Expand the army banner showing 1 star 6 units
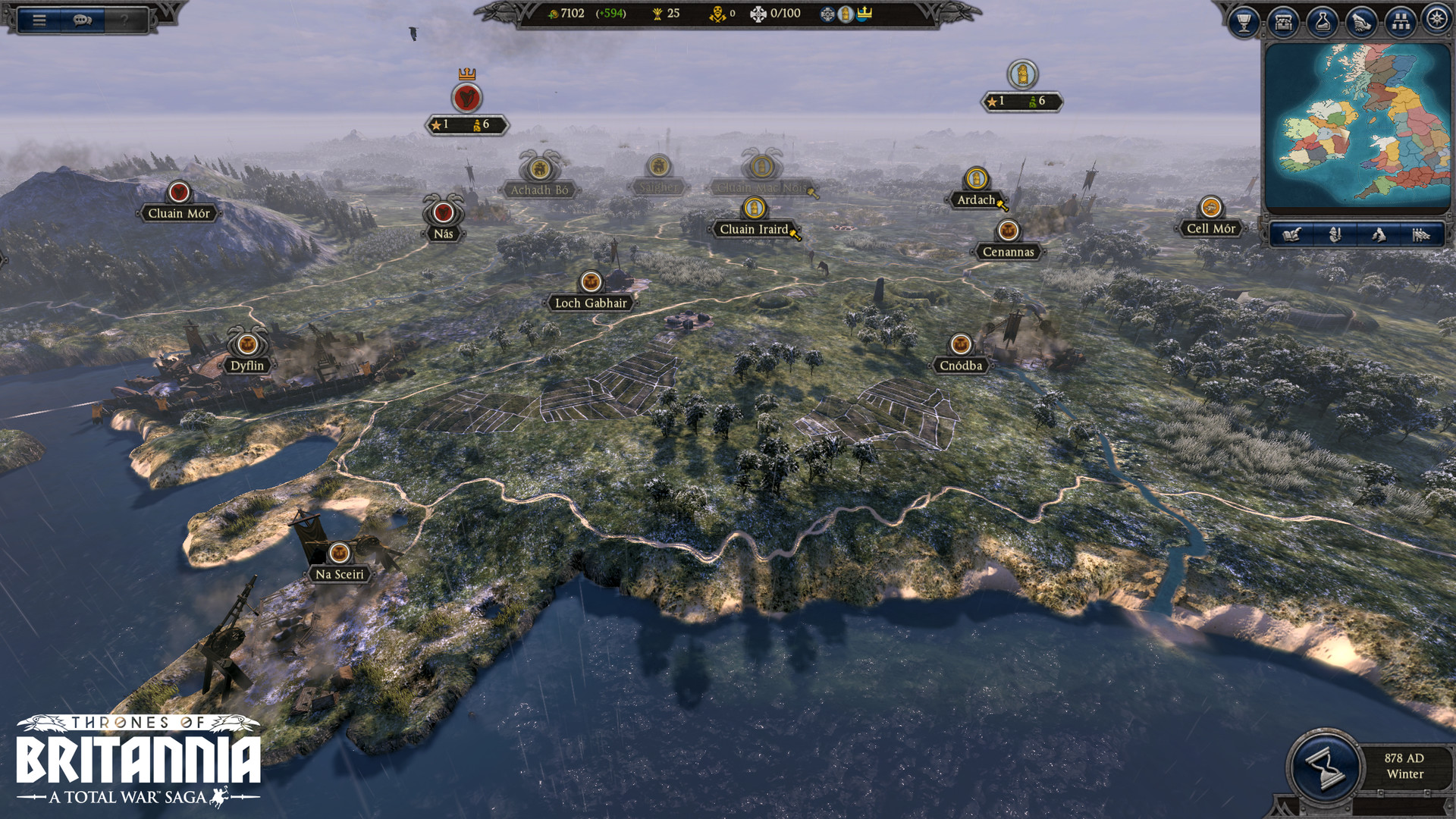This screenshot has height=819, width=1456. (x=466, y=123)
